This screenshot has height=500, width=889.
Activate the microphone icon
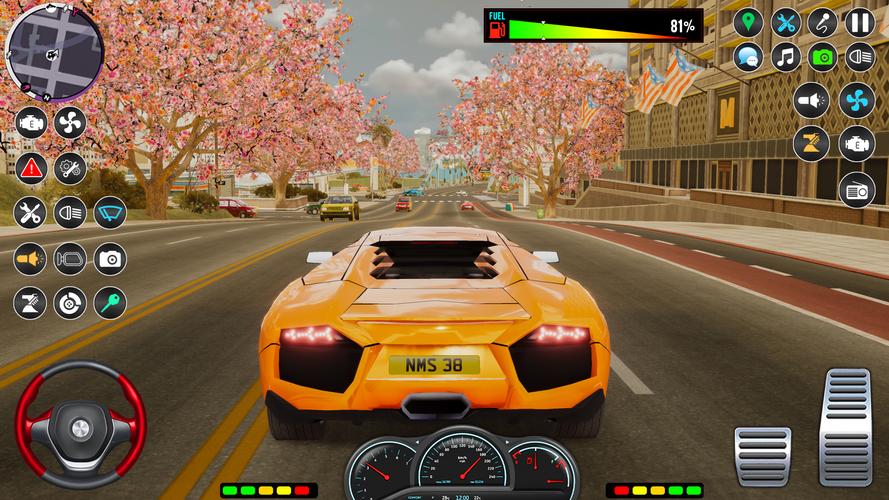point(823,22)
